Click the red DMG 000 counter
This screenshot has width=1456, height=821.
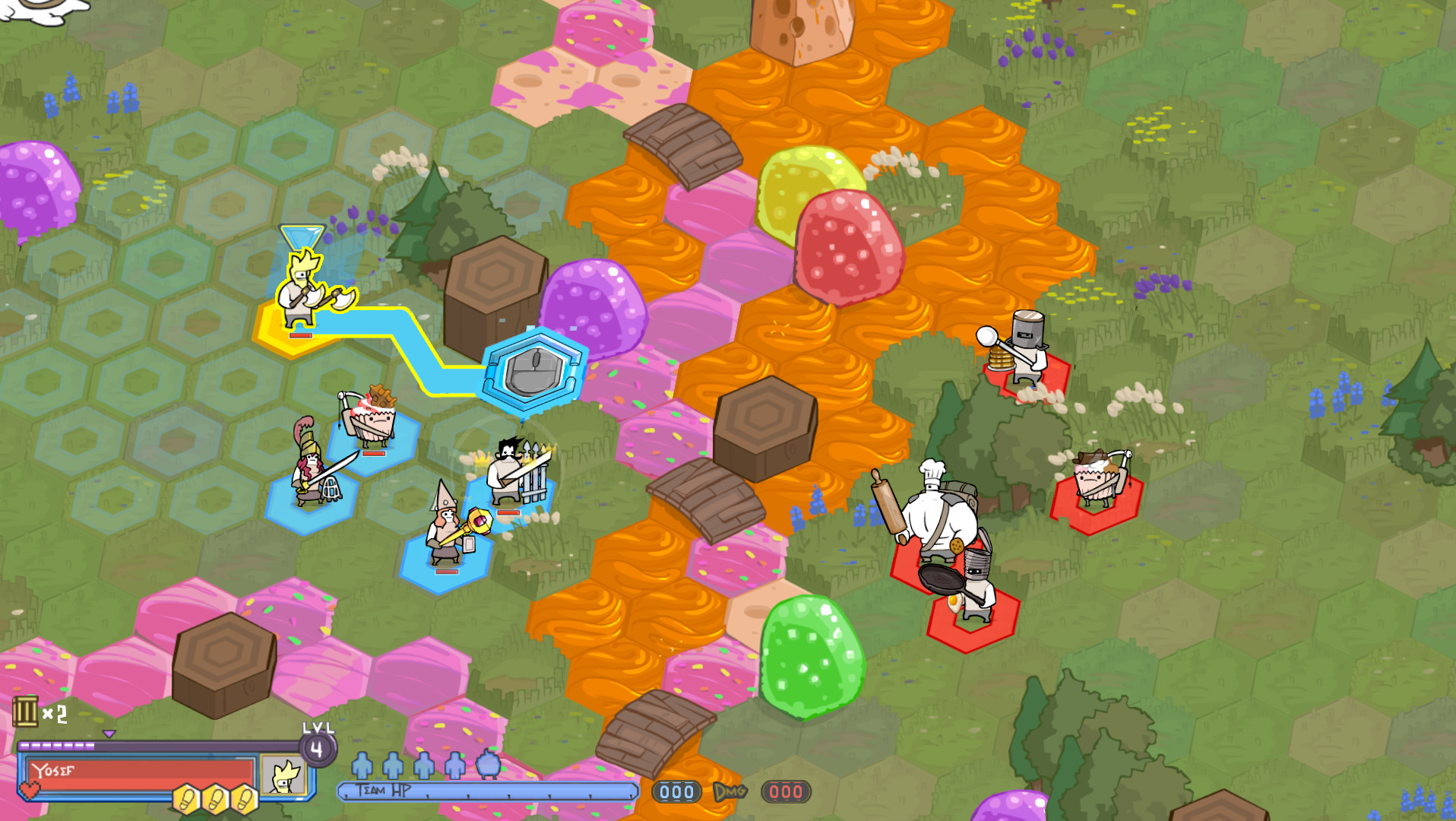[787, 793]
